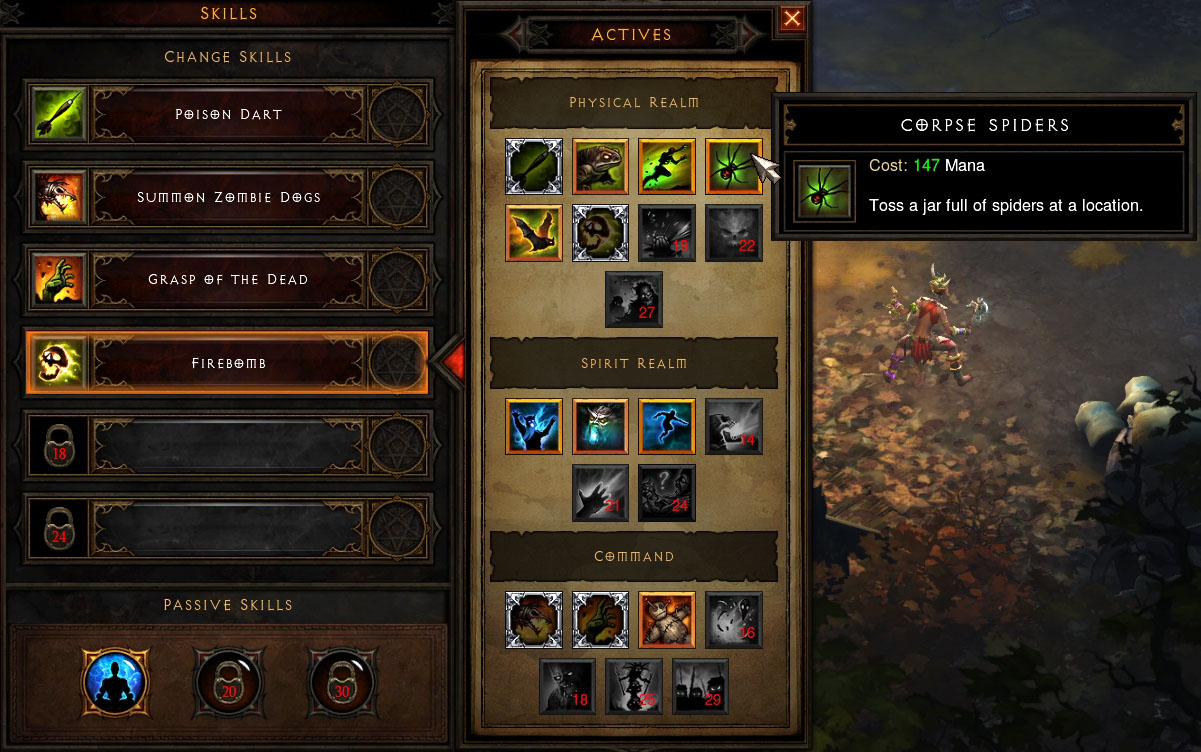
Task: Select the orange bat skill icon
Action: (x=534, y=233)
